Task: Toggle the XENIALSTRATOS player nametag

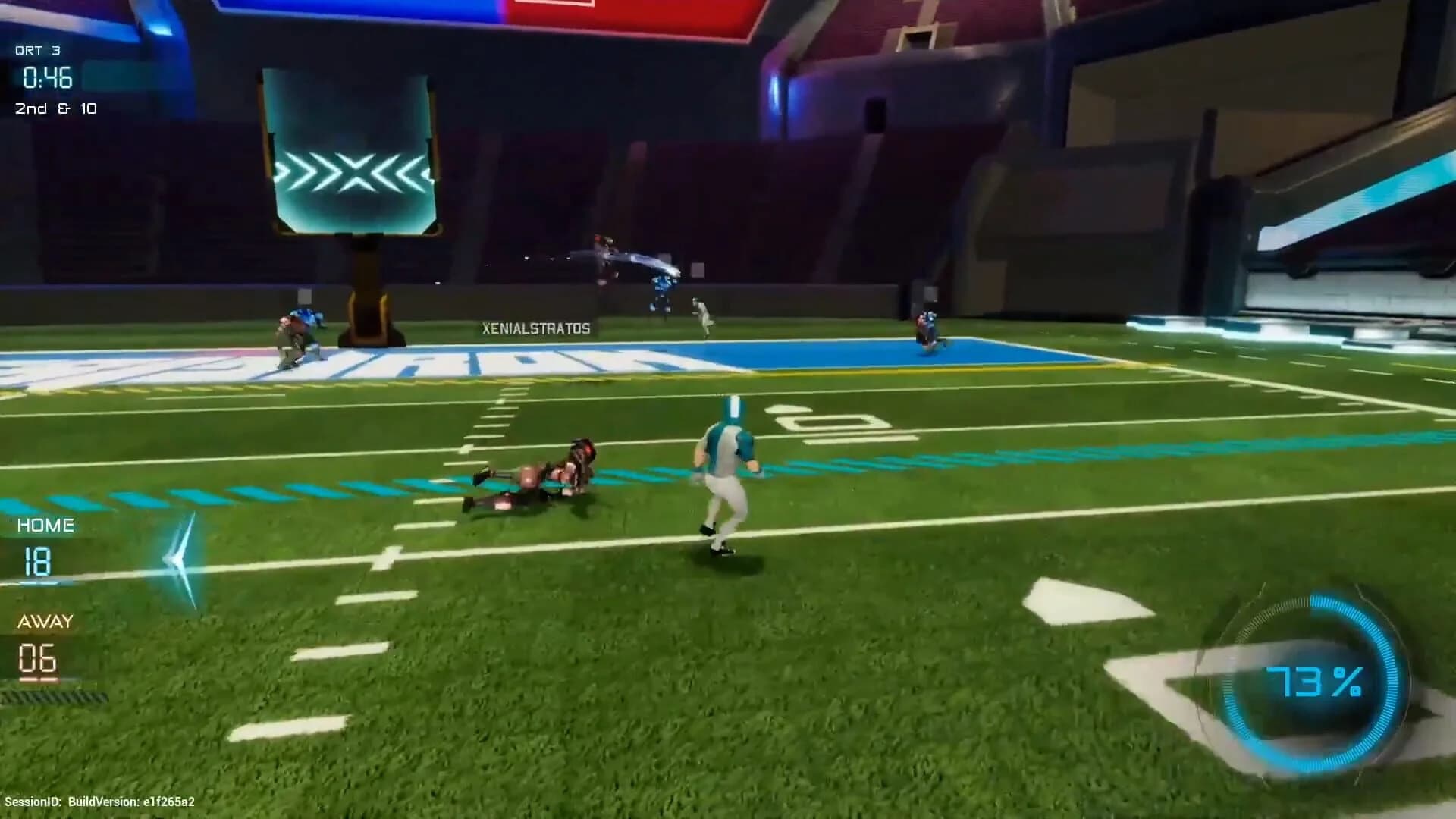Action: pyautogui.click(x=535, y=329)
